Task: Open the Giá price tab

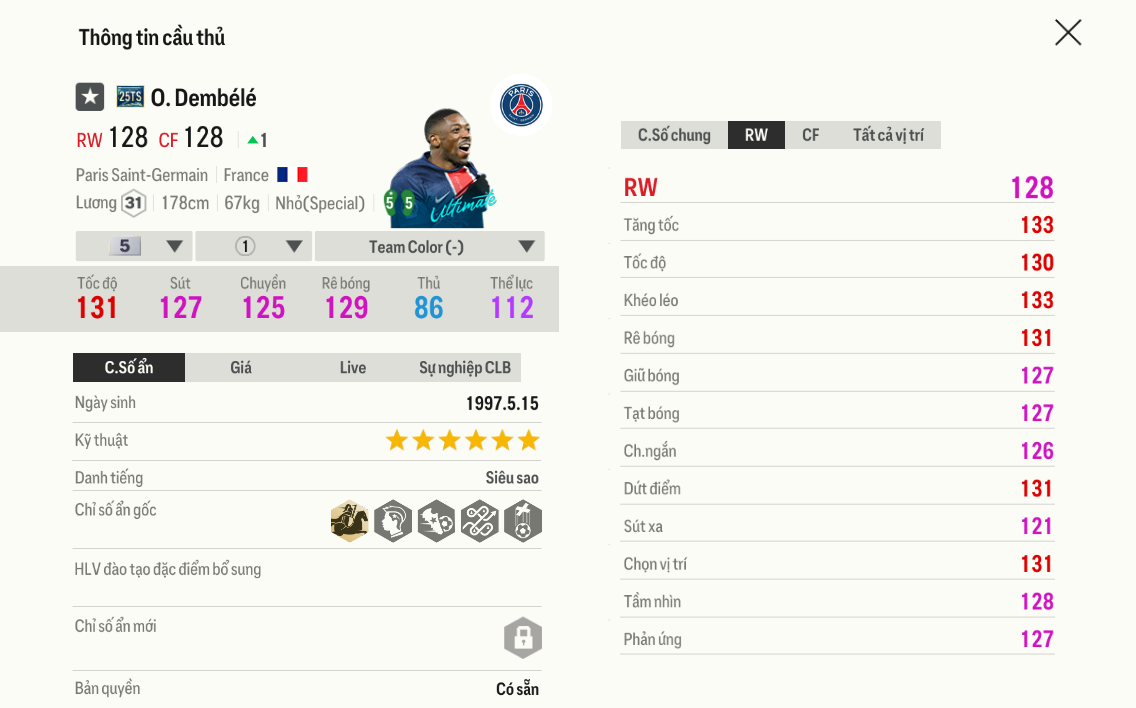Action: (x=241, y=368)
